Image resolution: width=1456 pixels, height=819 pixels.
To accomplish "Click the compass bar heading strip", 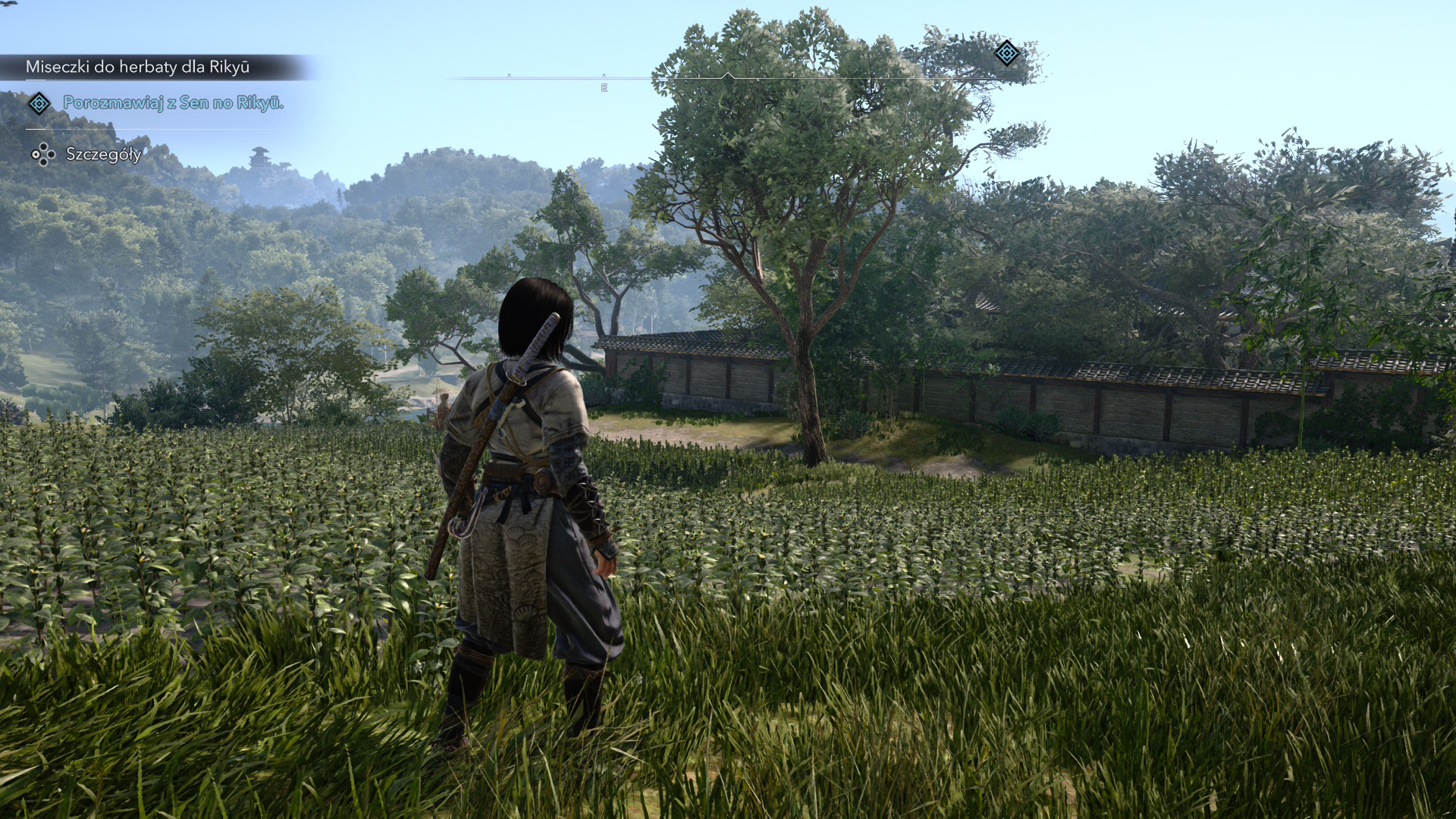I will [728, 78].
